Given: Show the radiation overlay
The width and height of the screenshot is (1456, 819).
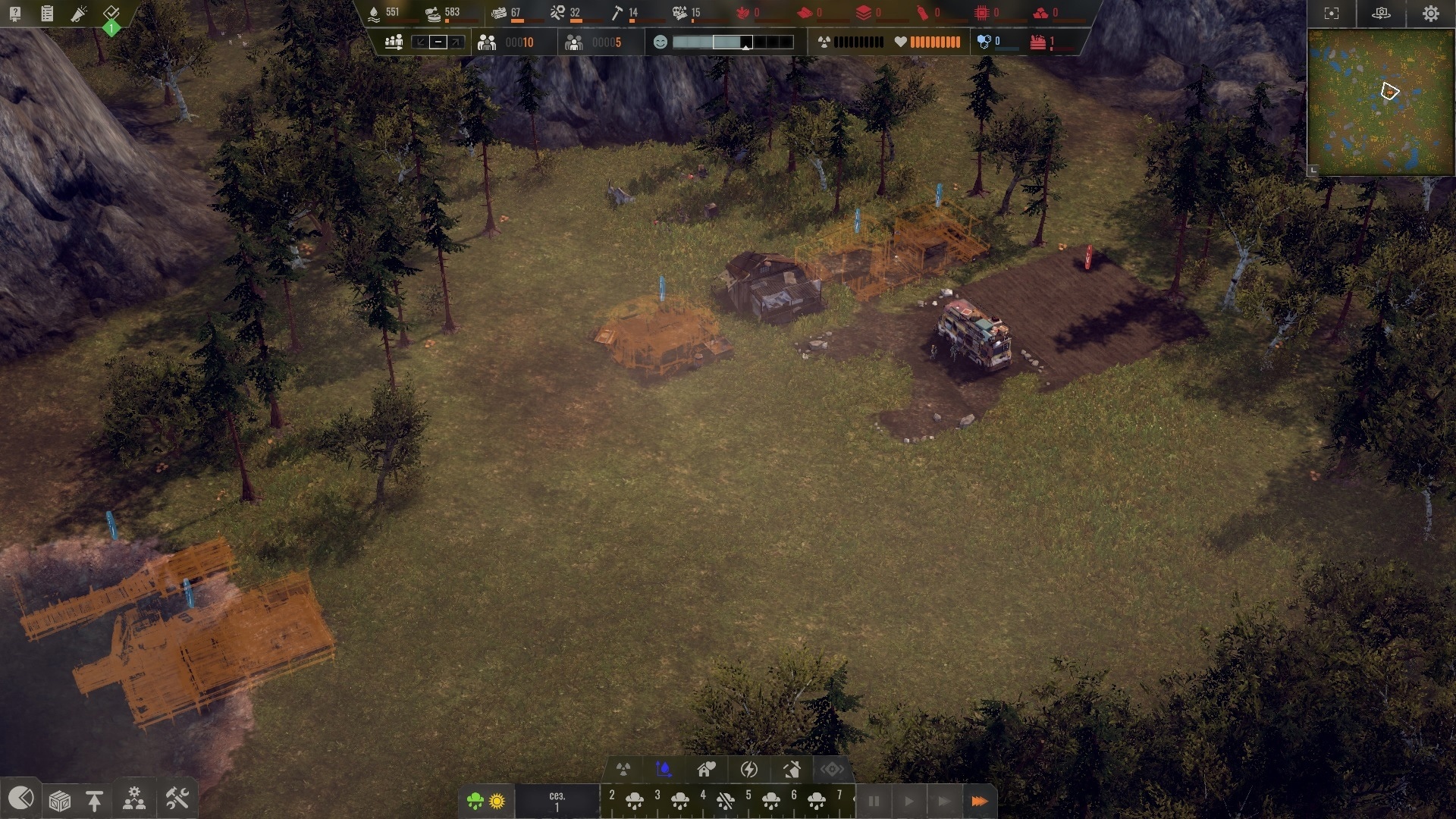Looking at the screenshot, I should (623, 770).
